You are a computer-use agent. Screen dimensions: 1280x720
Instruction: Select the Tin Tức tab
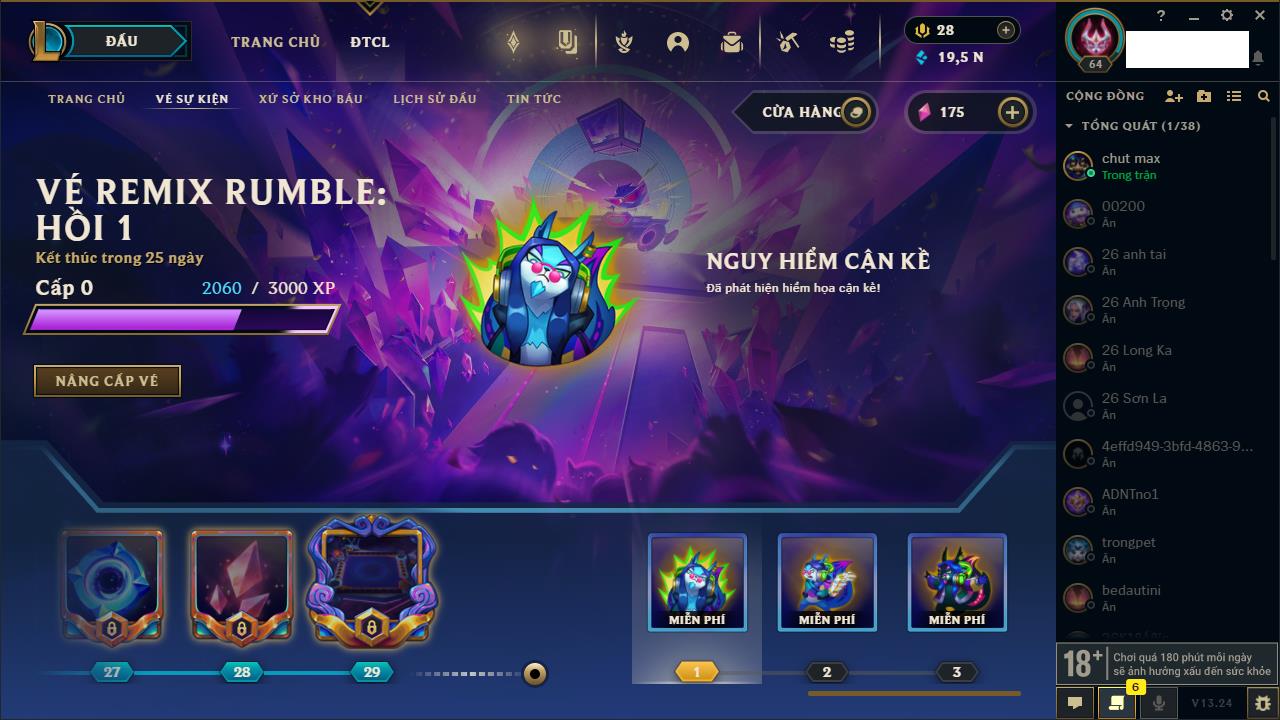tap(534, 99)
